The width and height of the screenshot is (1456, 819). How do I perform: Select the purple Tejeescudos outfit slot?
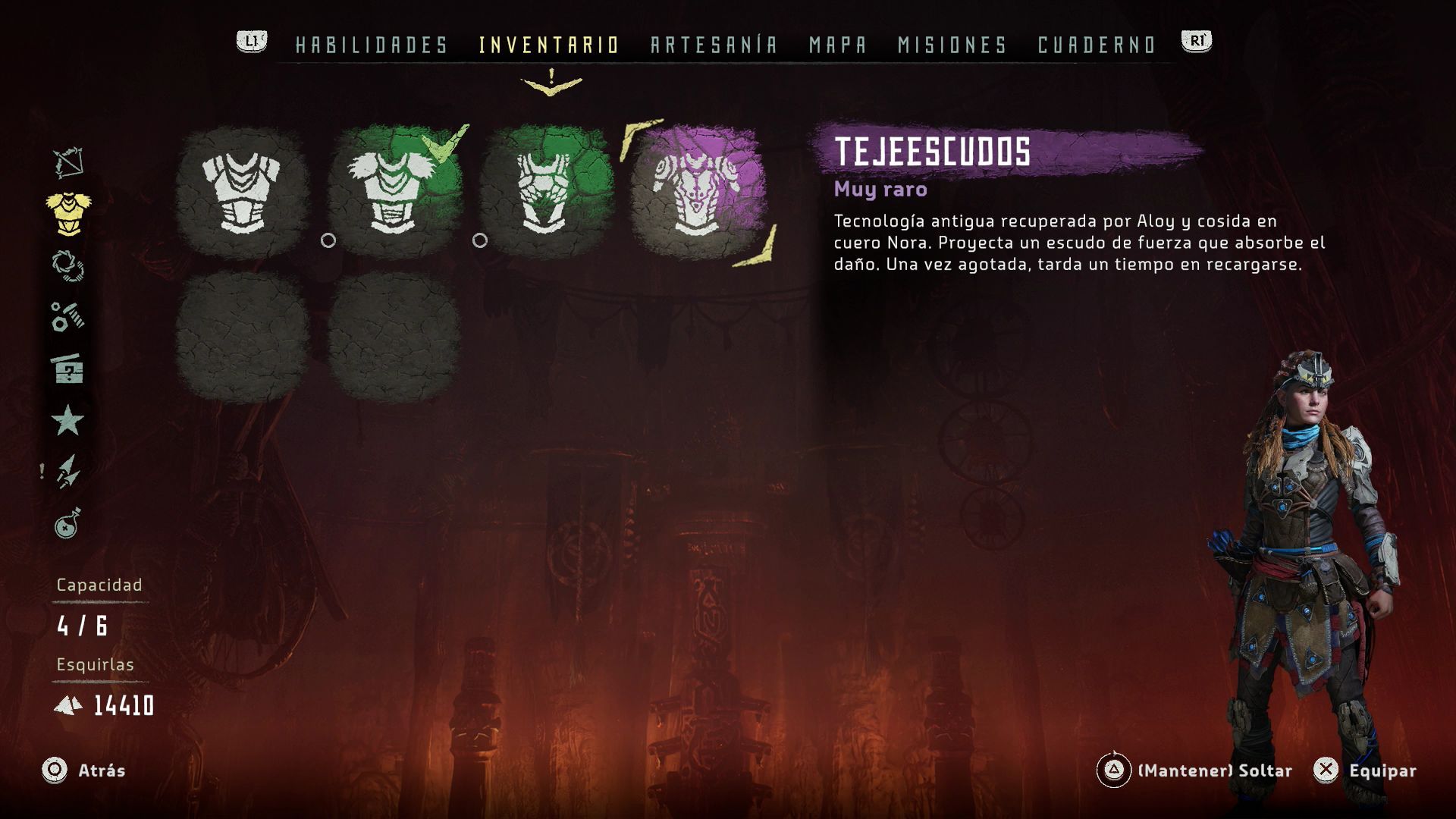[697, 193]
